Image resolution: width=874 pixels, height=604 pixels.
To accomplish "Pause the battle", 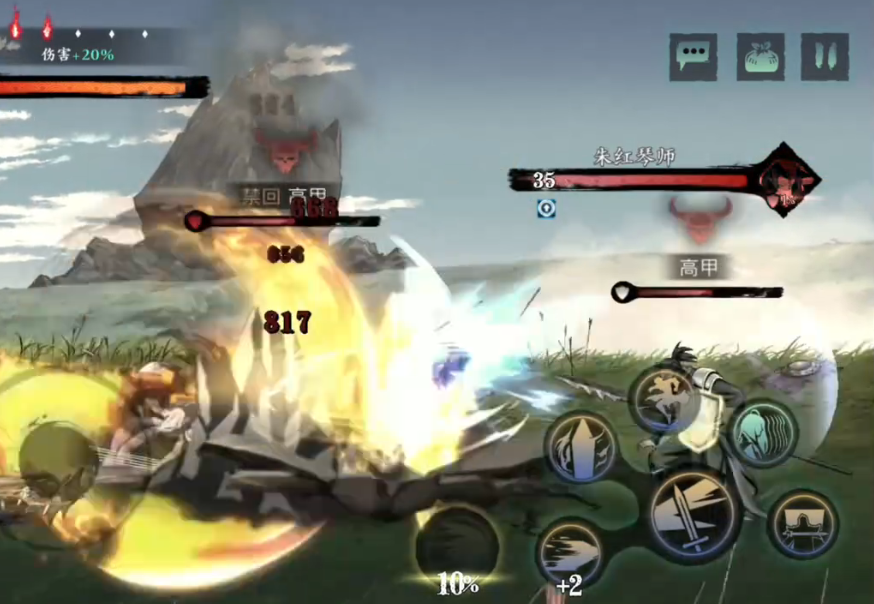I will click(825, 57).
